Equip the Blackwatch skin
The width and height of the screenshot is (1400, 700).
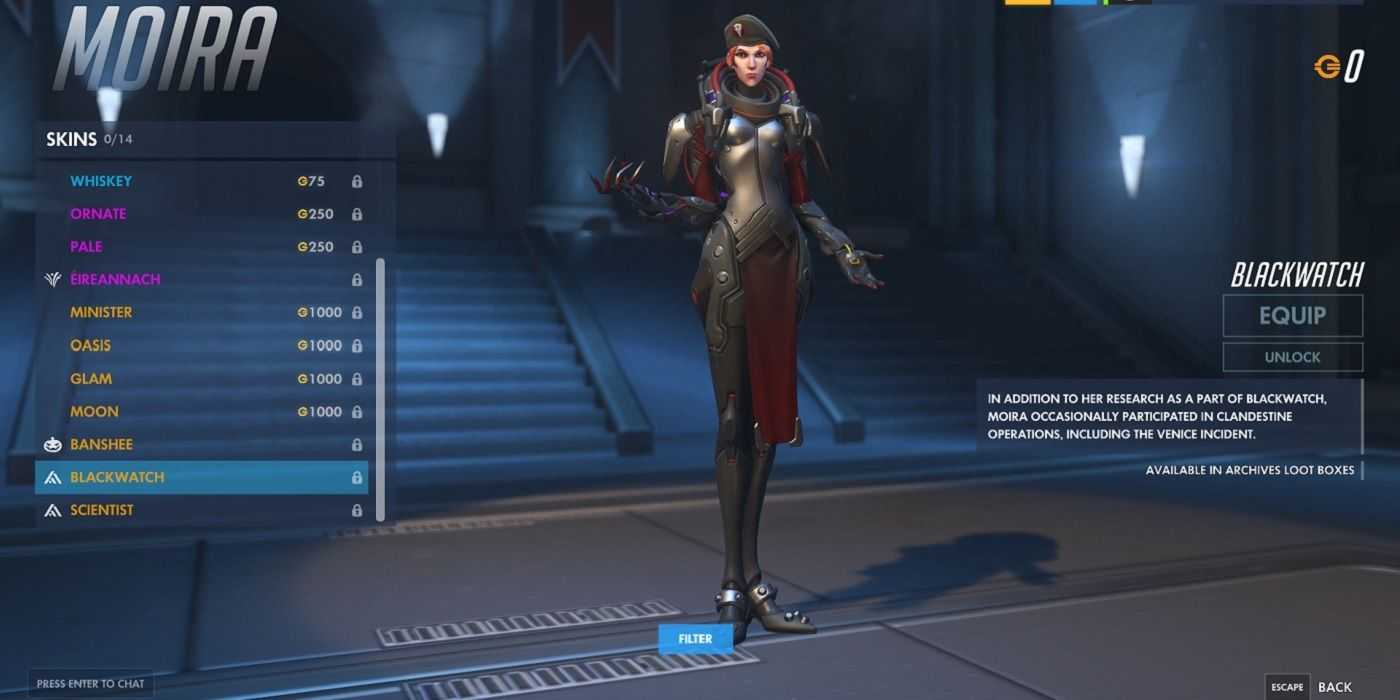[x=1292, y=316]
